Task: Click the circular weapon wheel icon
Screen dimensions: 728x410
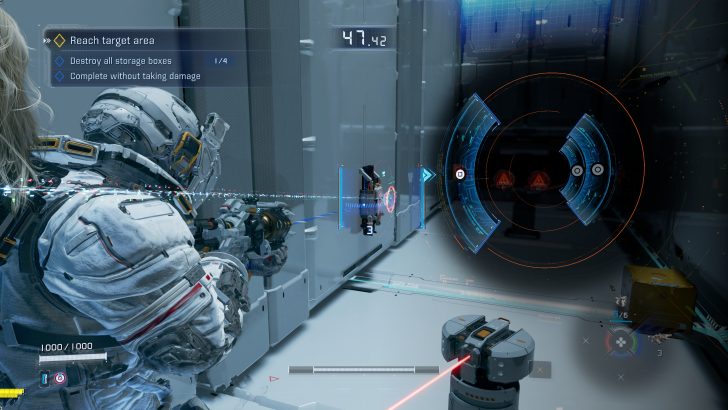Action: [x=621, y=342]
